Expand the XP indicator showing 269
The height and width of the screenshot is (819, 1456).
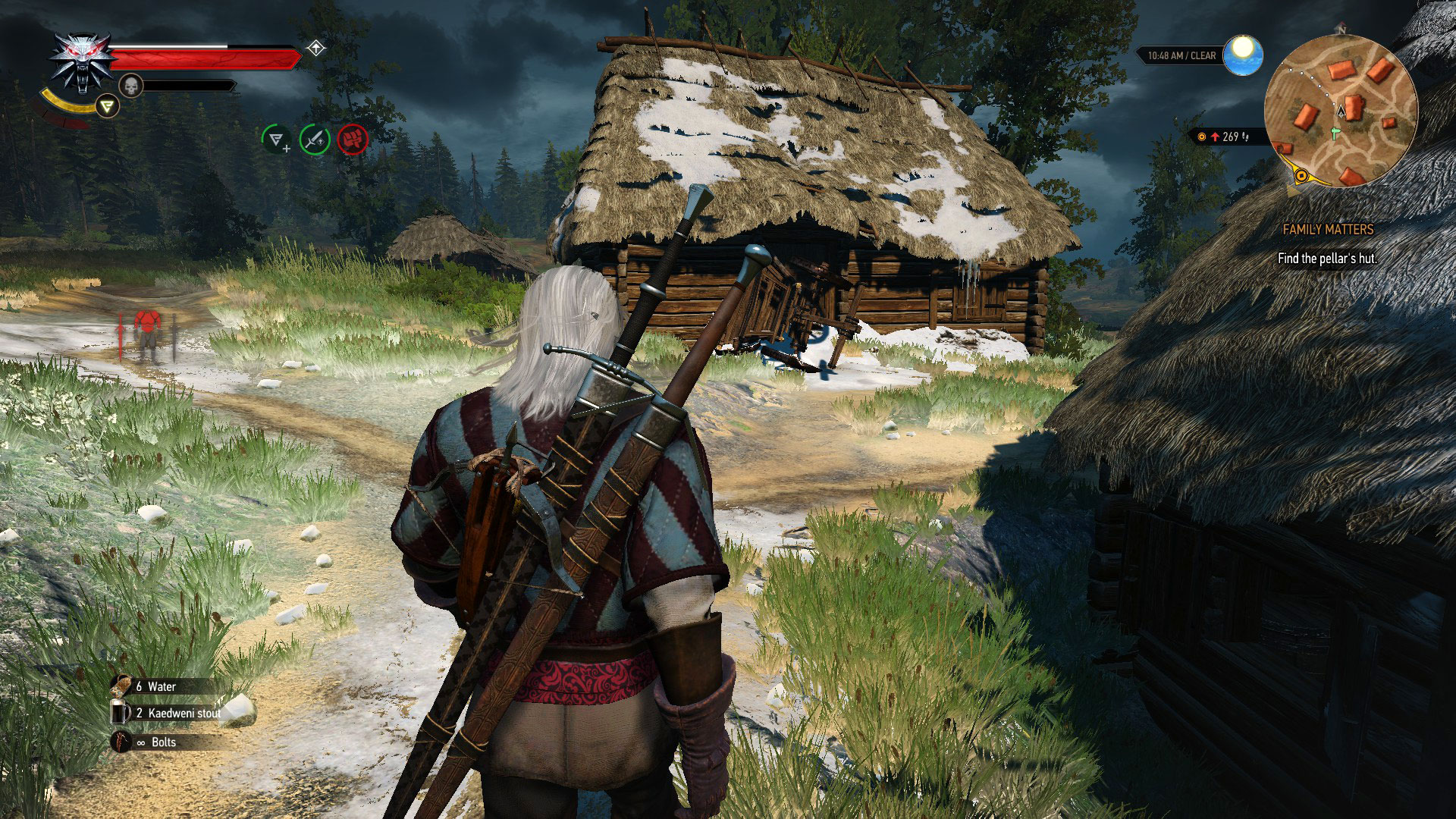click(1222, 135)
